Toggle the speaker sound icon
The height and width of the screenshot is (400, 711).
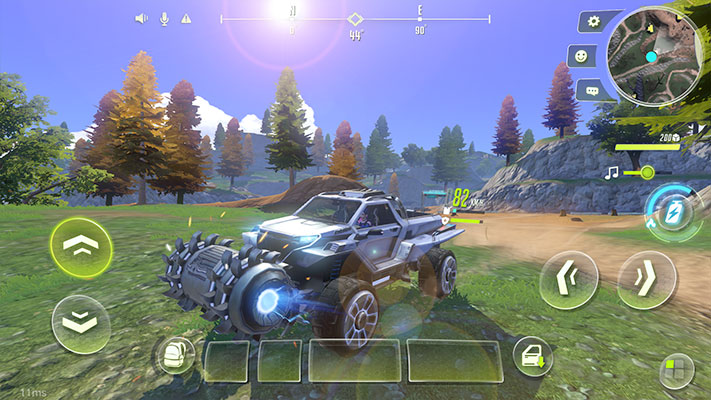(141, 18)
